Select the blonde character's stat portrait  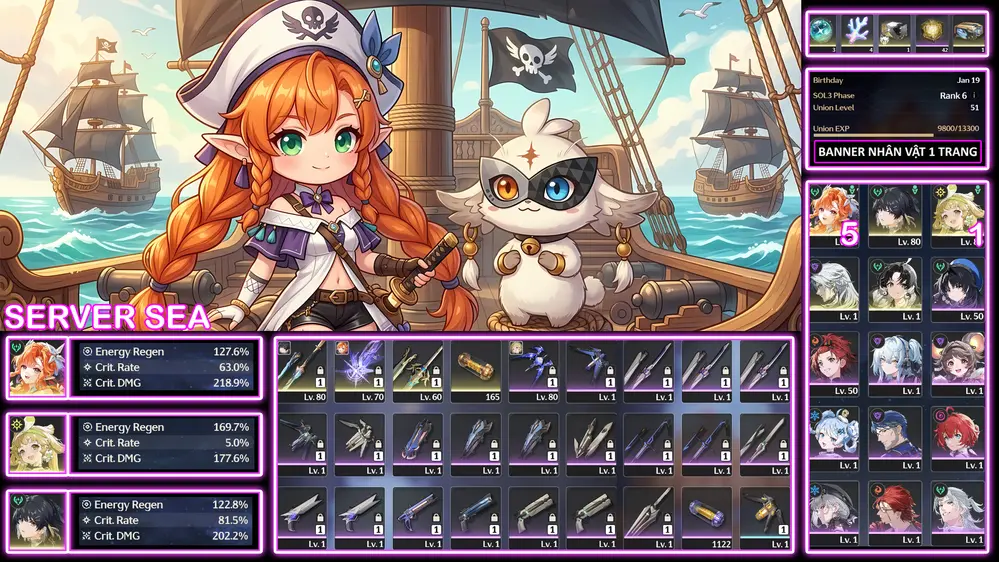pos(37,444)
